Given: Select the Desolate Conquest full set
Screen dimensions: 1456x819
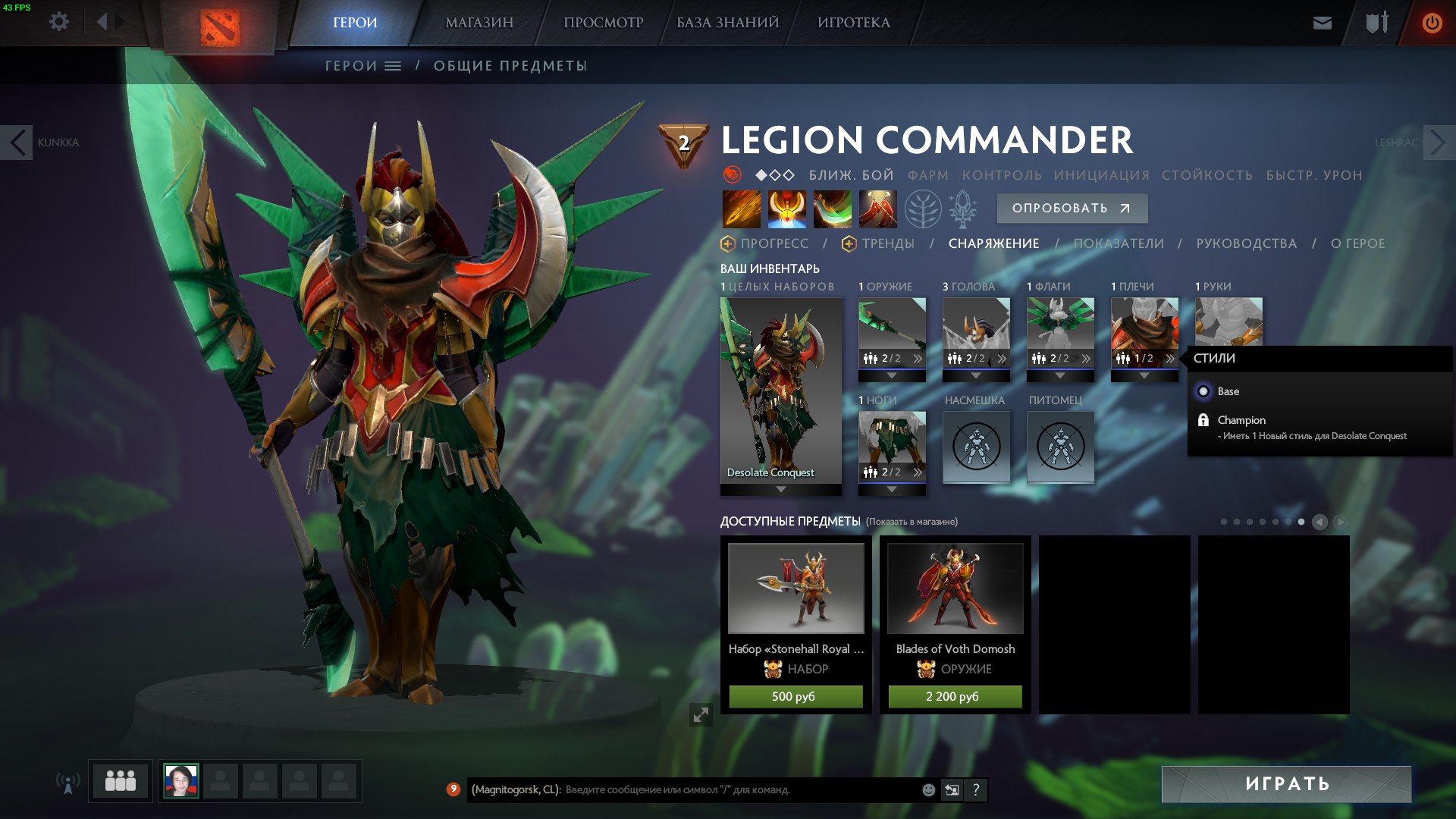Looking at the screenshot, I should click(780, 391).
